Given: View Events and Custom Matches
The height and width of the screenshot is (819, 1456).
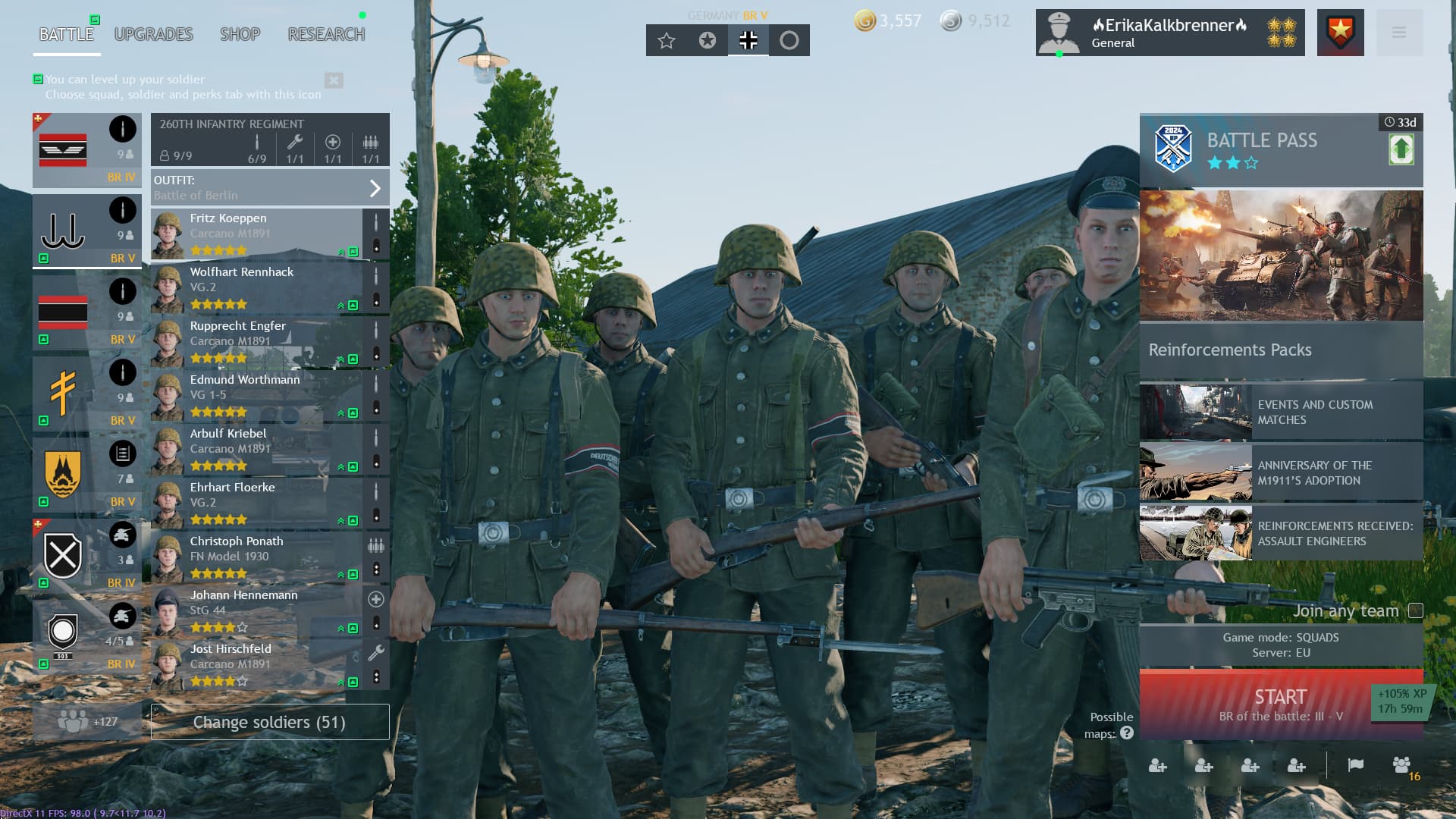Looking at the screenshot, I should (x=1280, y=412).
